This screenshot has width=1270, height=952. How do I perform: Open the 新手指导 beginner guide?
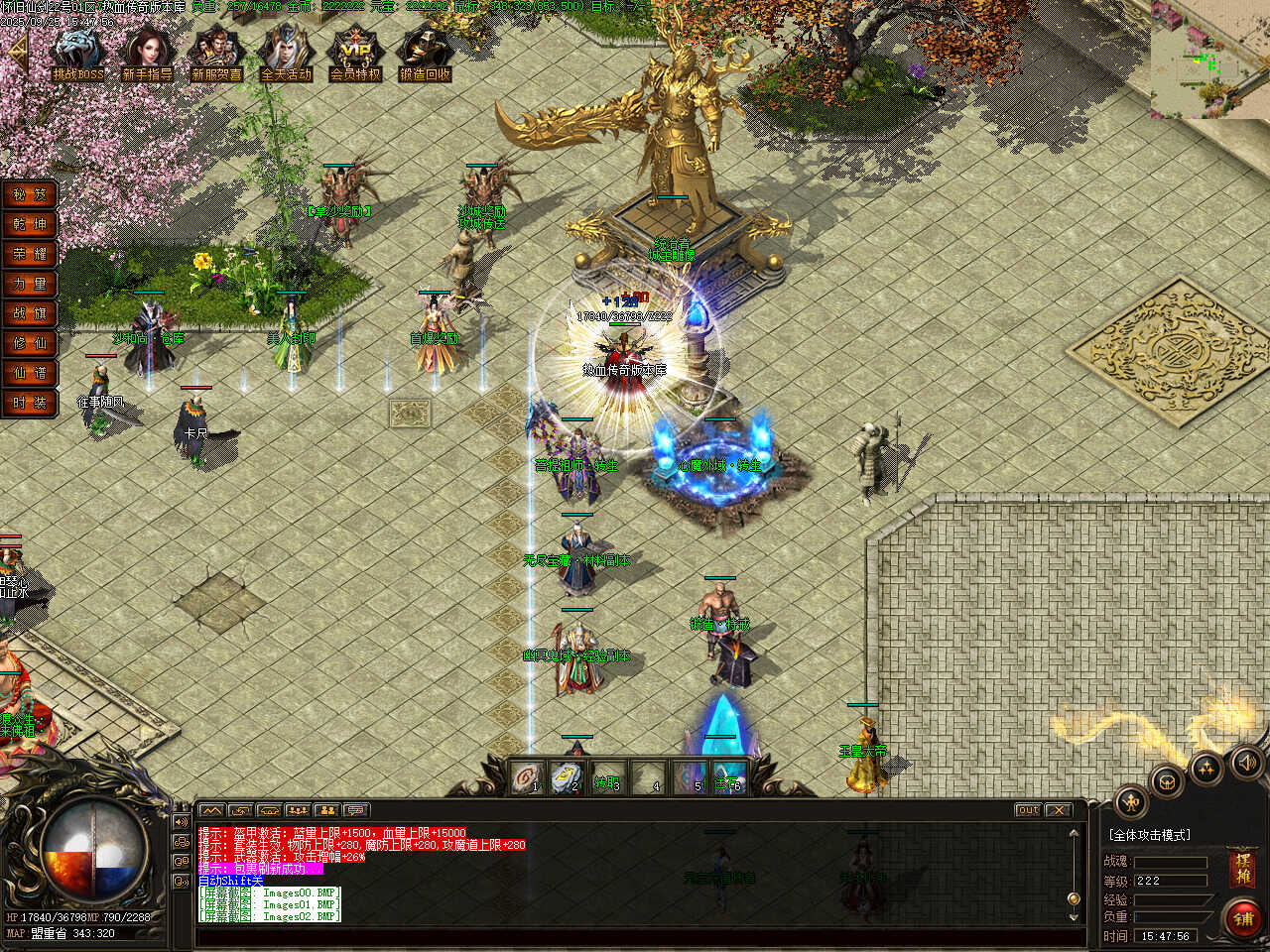[147, 53]
